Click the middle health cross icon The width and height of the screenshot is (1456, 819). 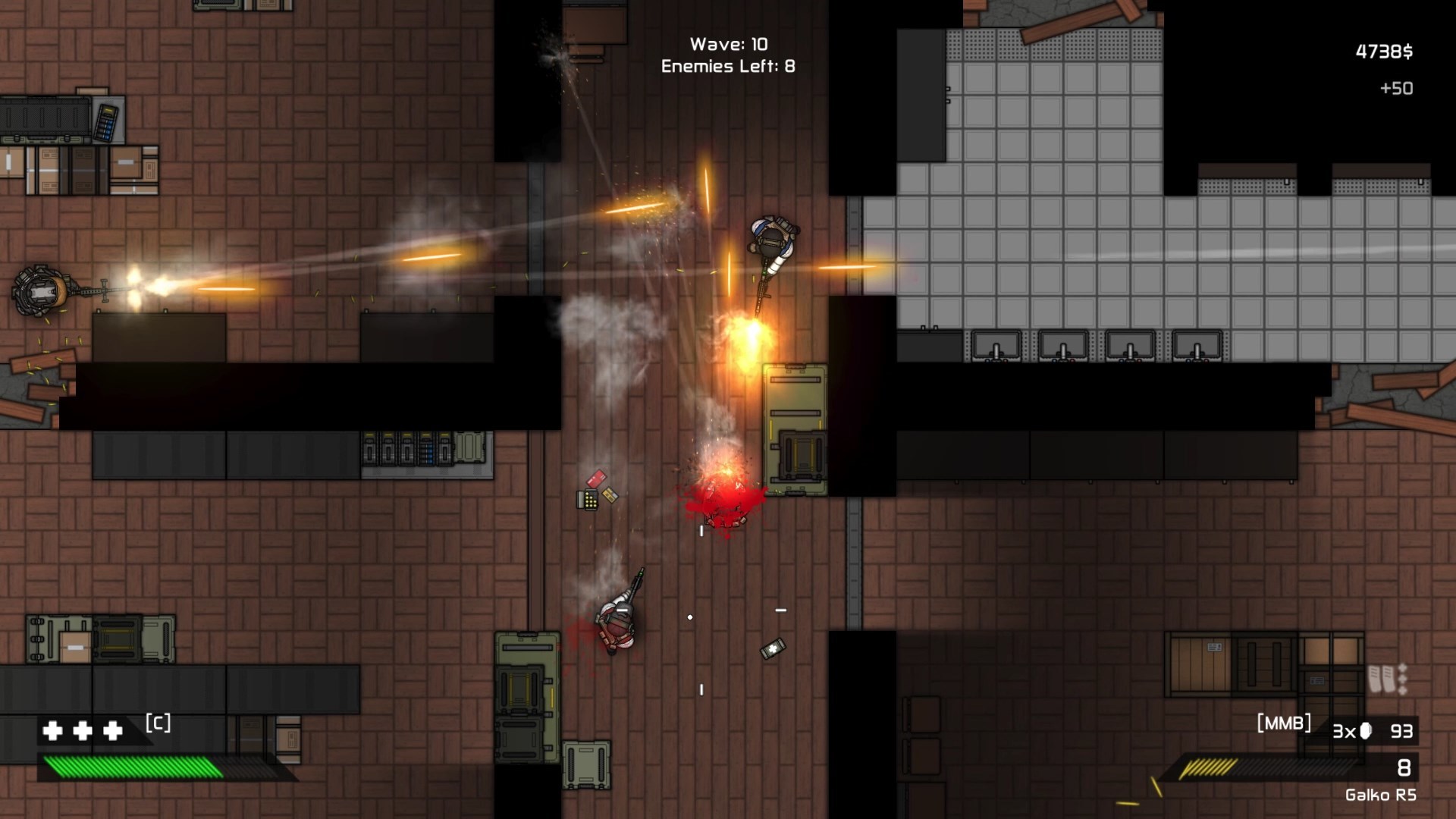82,733
